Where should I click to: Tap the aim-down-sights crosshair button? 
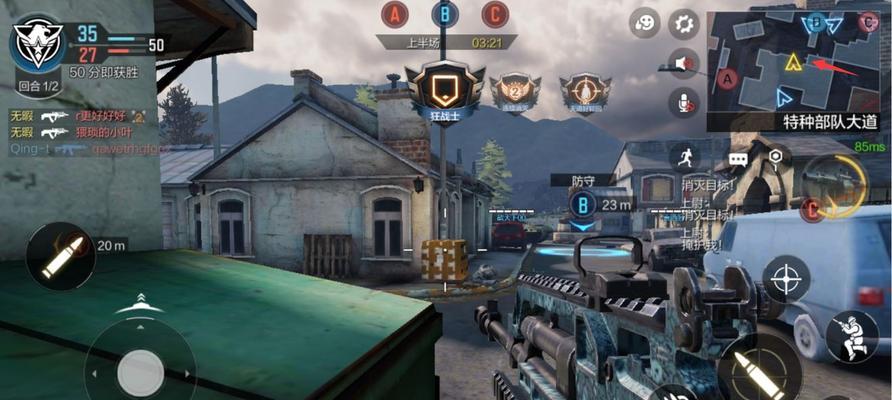pos(787,277)
